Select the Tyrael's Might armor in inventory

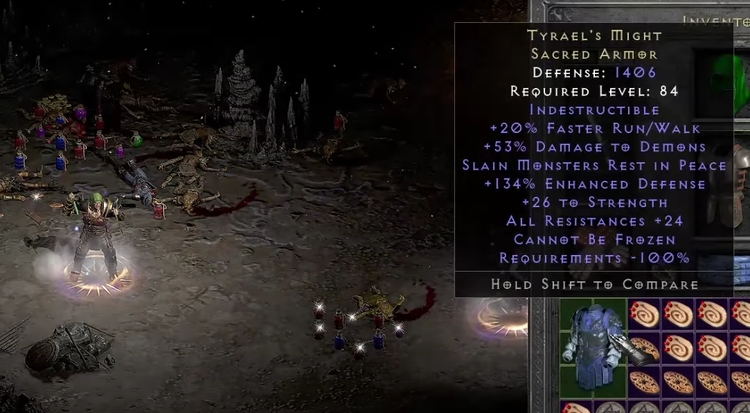594,346
